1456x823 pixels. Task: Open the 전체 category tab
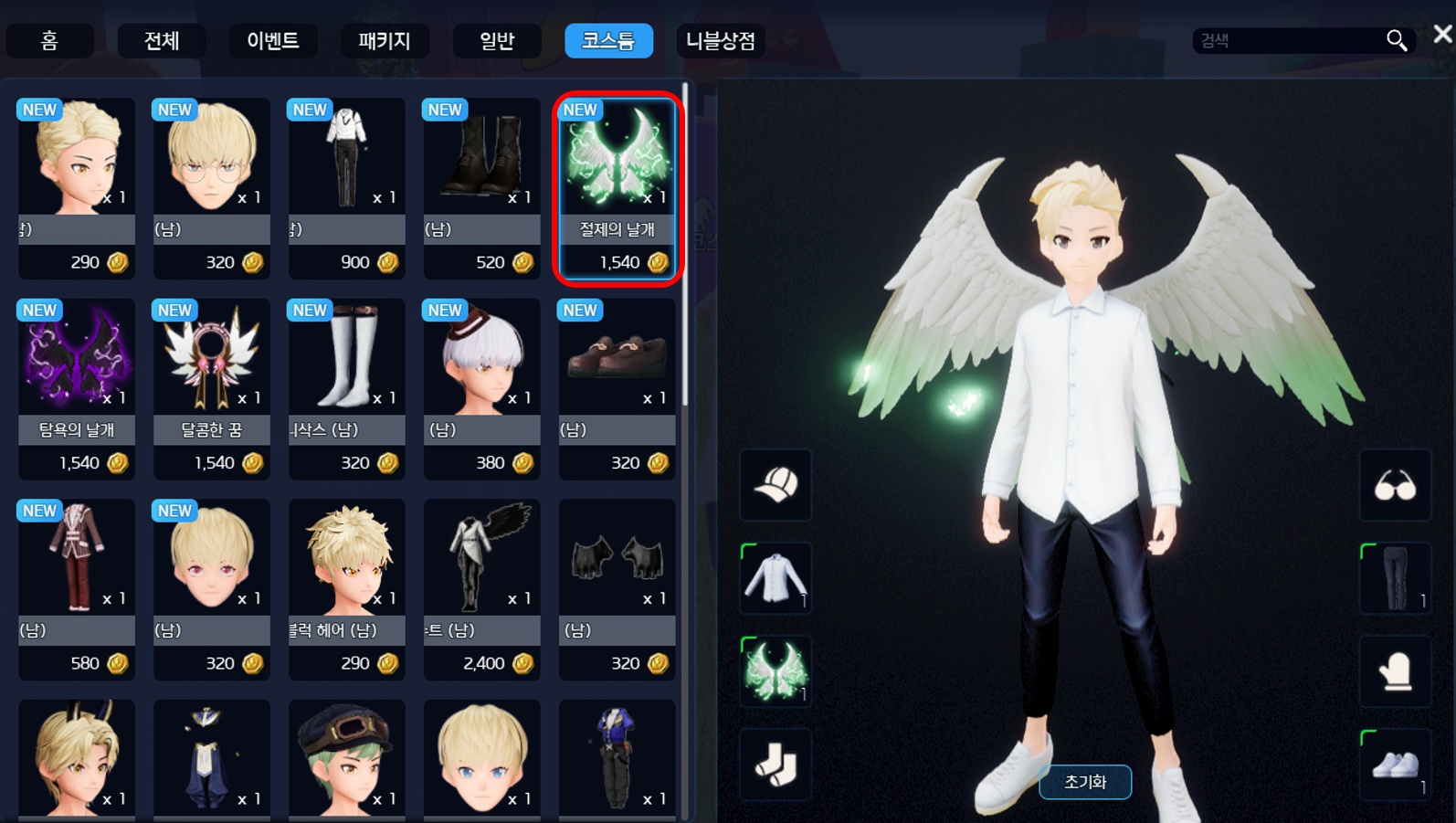click(162, 41)
